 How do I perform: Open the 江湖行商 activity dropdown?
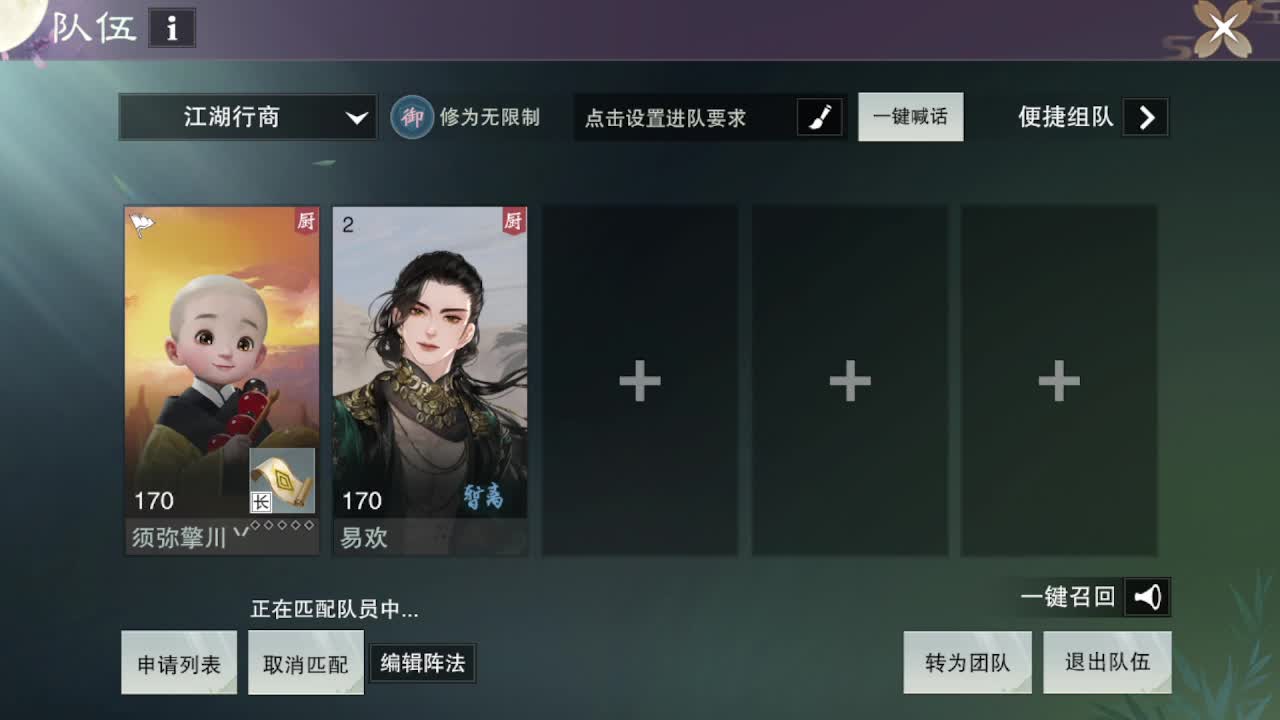[246, 117]
